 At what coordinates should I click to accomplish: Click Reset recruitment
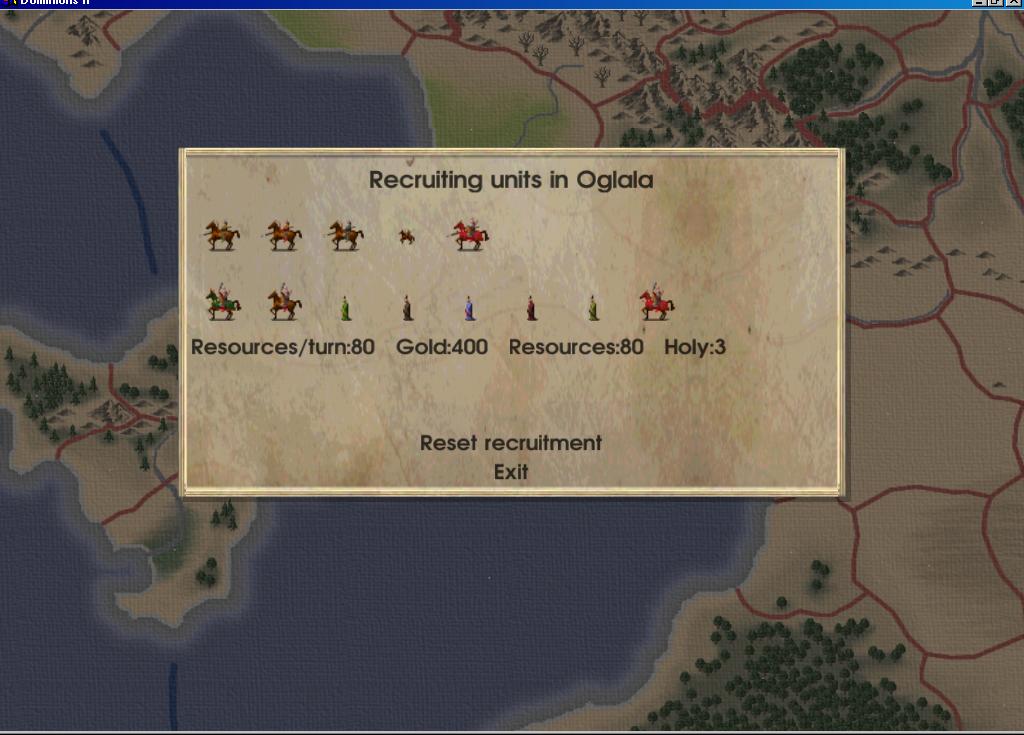coord(510,442)
